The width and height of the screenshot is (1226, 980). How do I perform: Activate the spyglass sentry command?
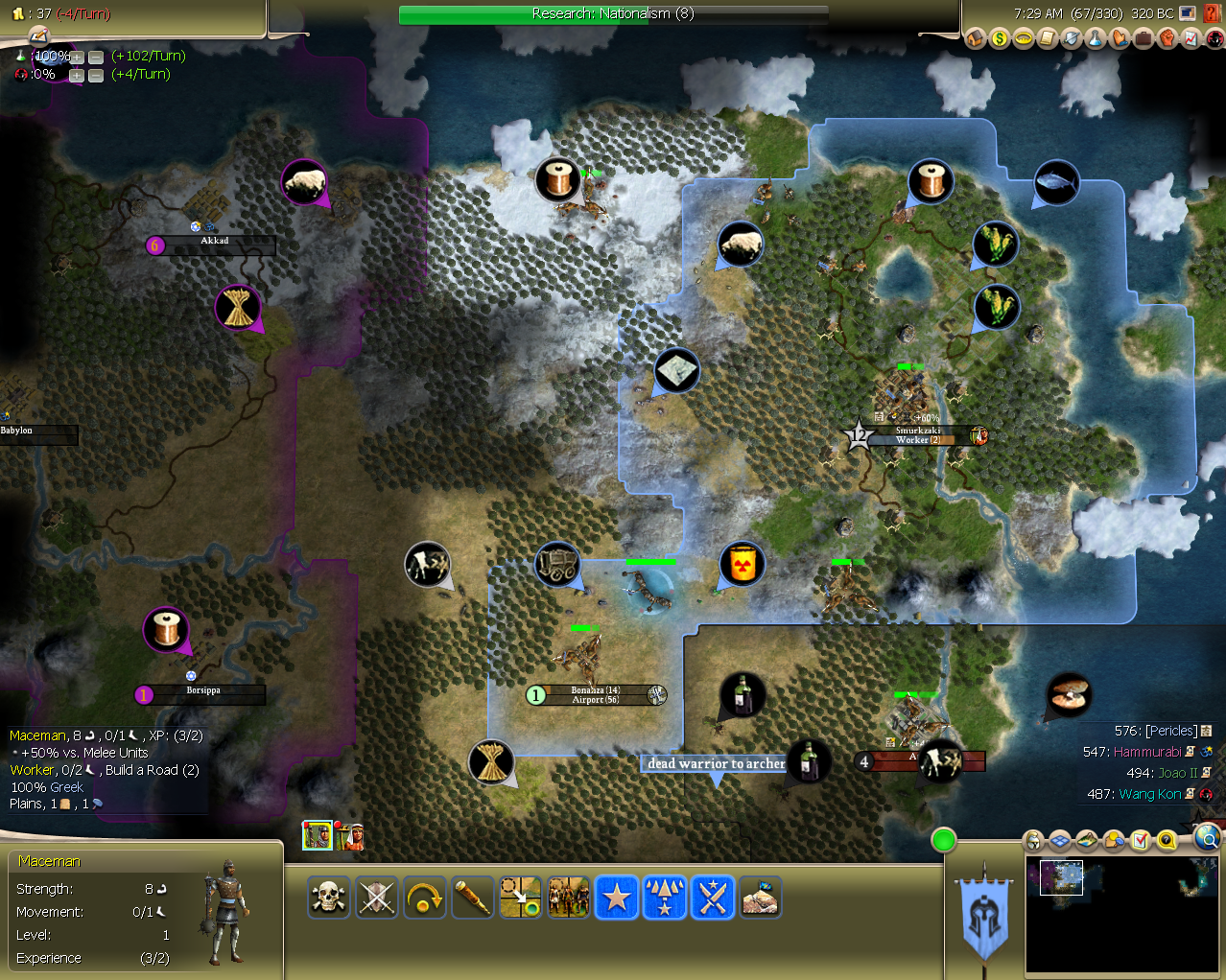(472, 898)
